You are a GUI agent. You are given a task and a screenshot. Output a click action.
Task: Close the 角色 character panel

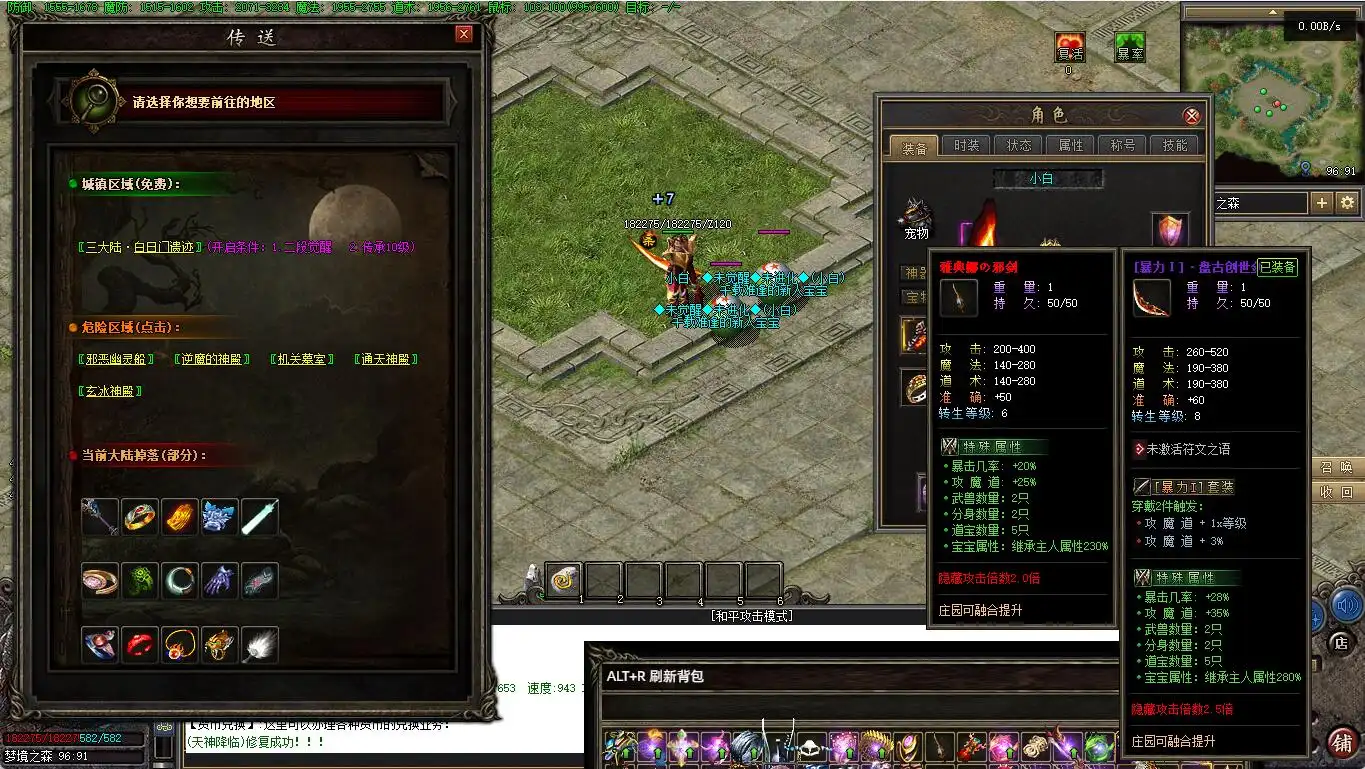tap(1191, 116)
